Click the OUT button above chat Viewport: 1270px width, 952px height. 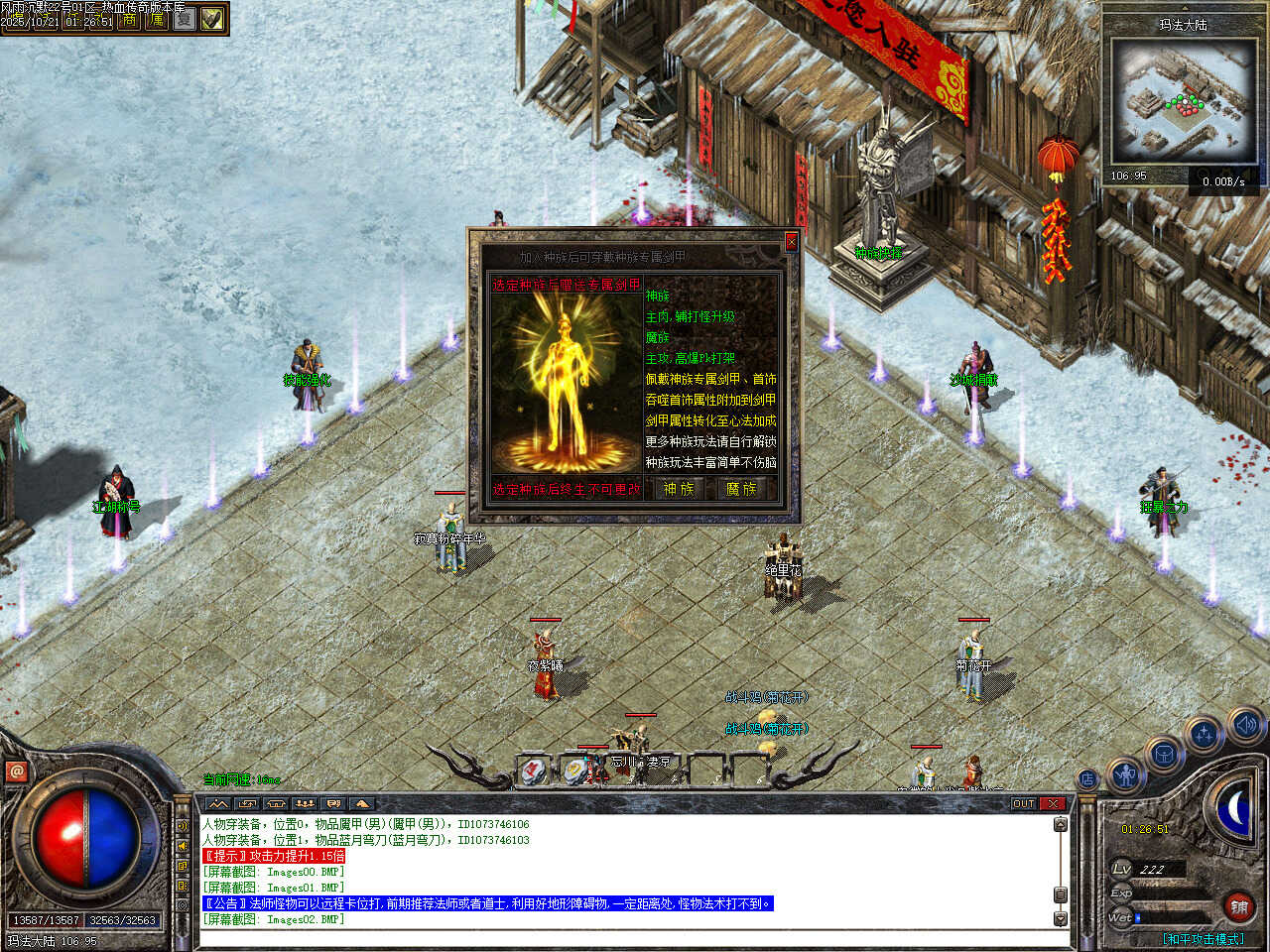(x=1024, y=803)
